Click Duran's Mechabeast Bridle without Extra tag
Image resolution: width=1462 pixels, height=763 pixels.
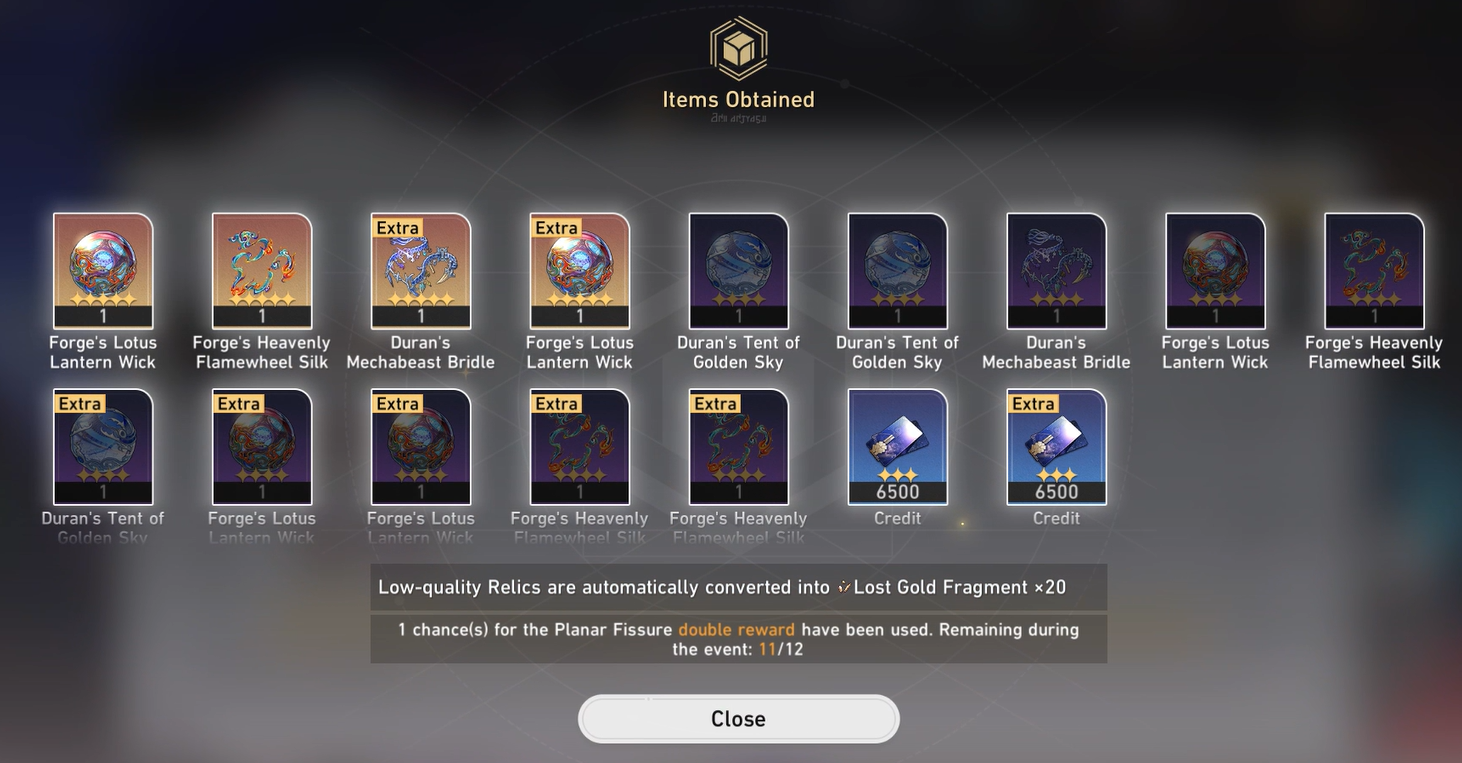(x=1056, y=268)
